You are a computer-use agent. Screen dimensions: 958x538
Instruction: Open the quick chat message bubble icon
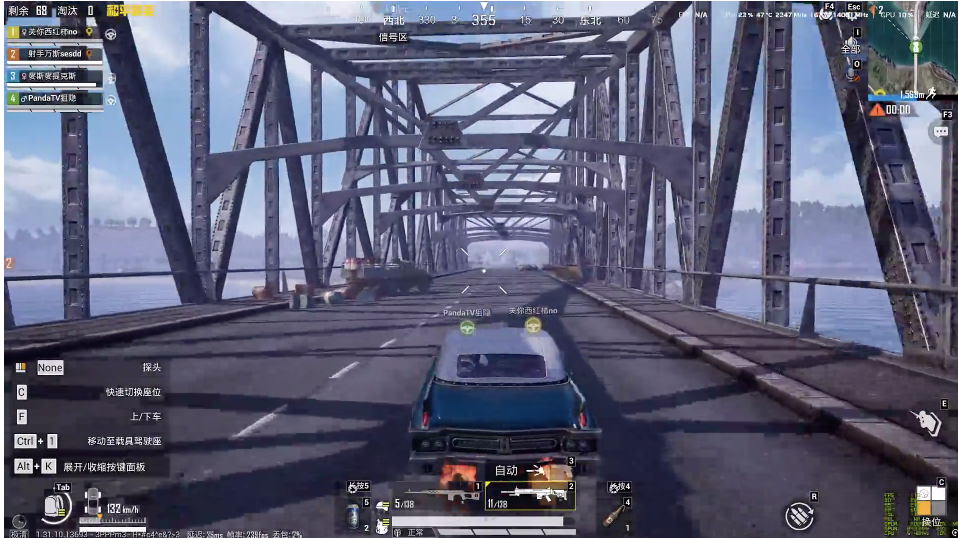[941, 131]
